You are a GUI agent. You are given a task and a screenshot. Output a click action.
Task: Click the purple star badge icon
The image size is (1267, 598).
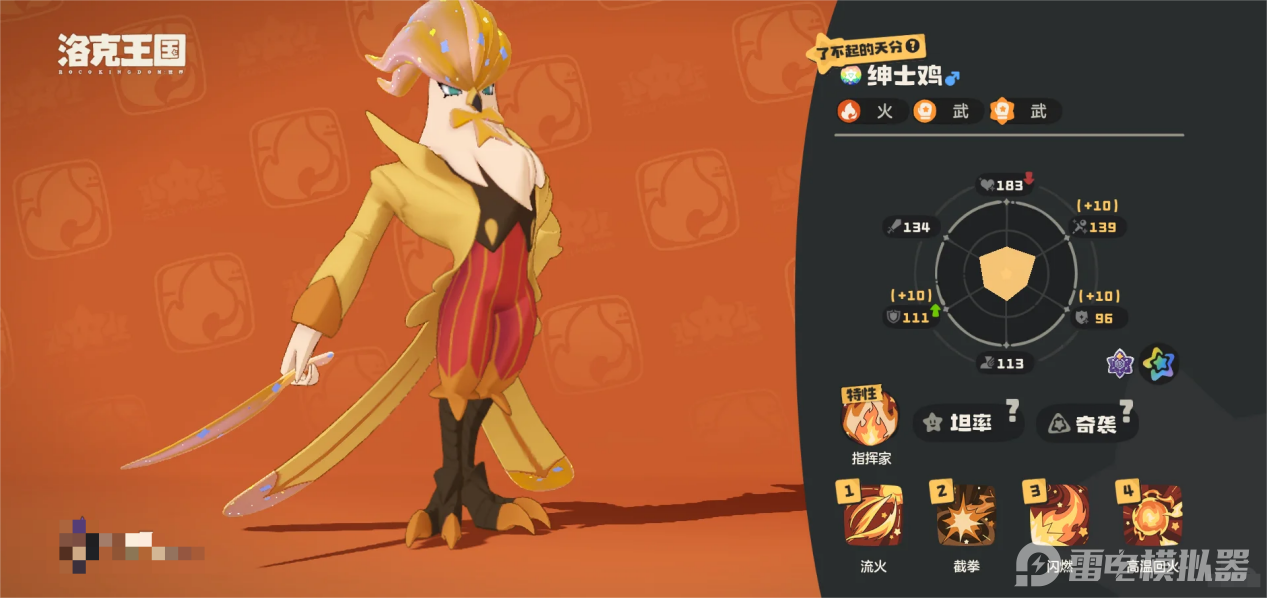click(1120, 364)
